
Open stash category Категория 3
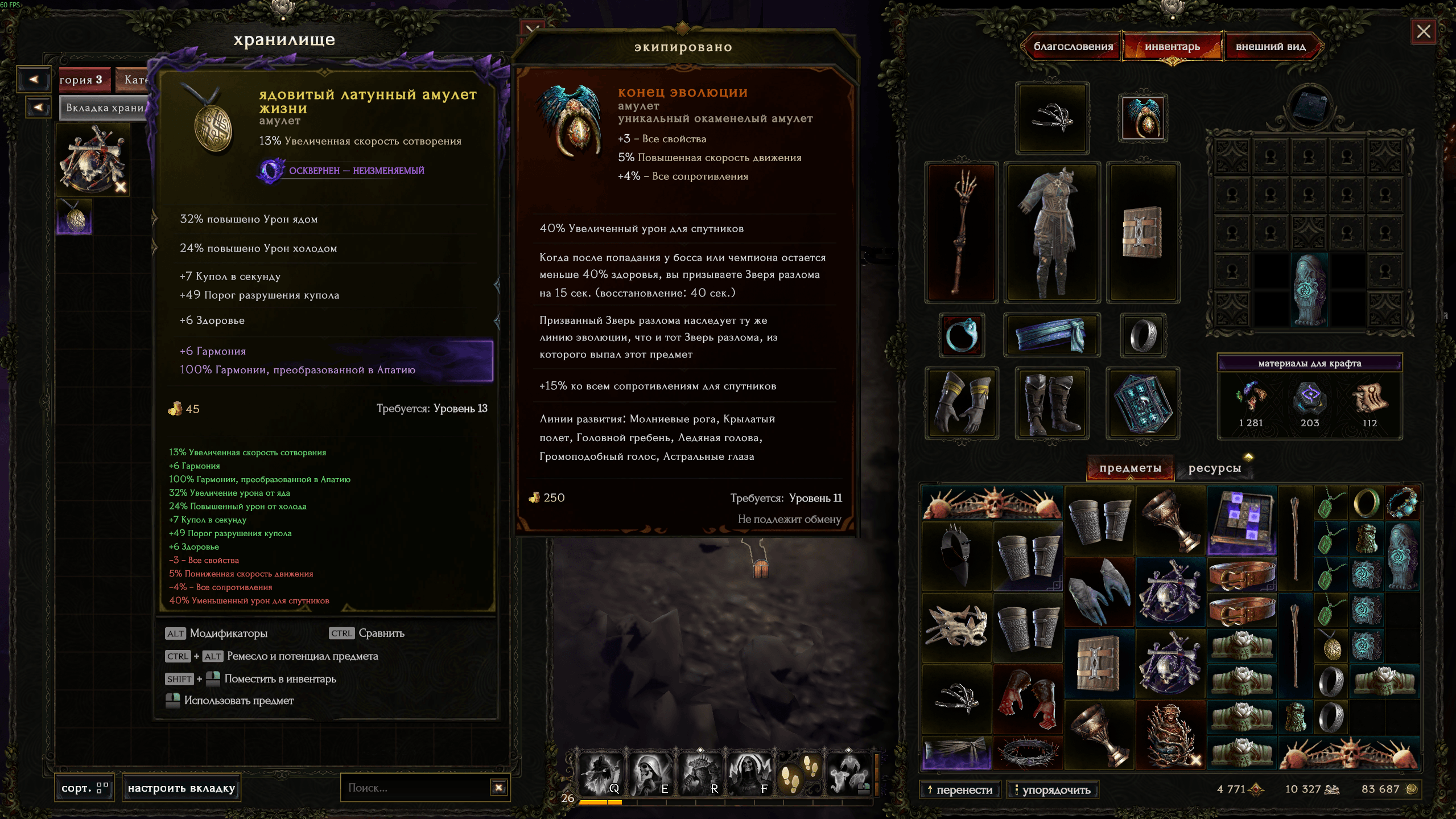tap(81, 80)
